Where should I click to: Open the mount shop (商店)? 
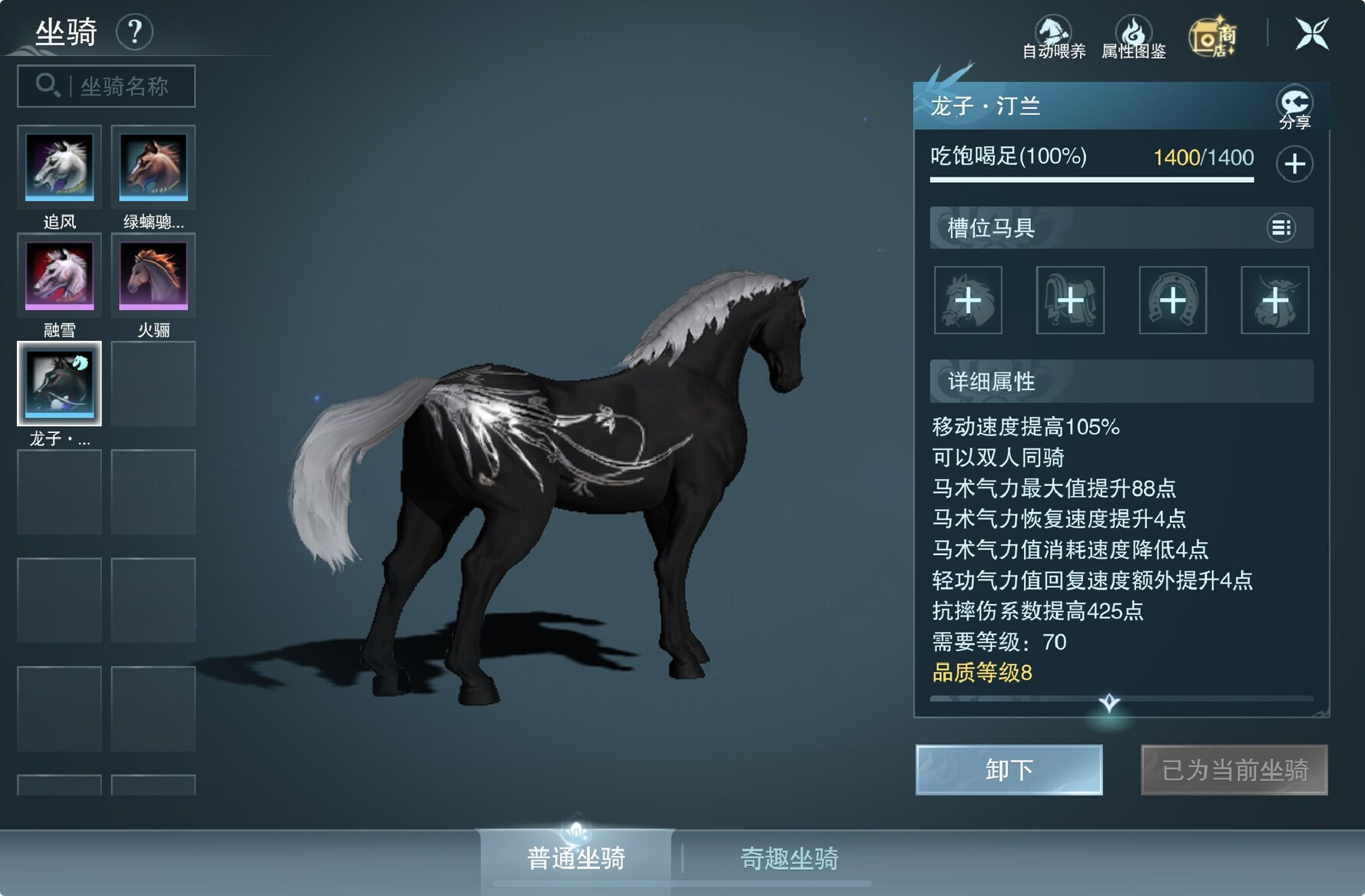[x=1212, y=37]
